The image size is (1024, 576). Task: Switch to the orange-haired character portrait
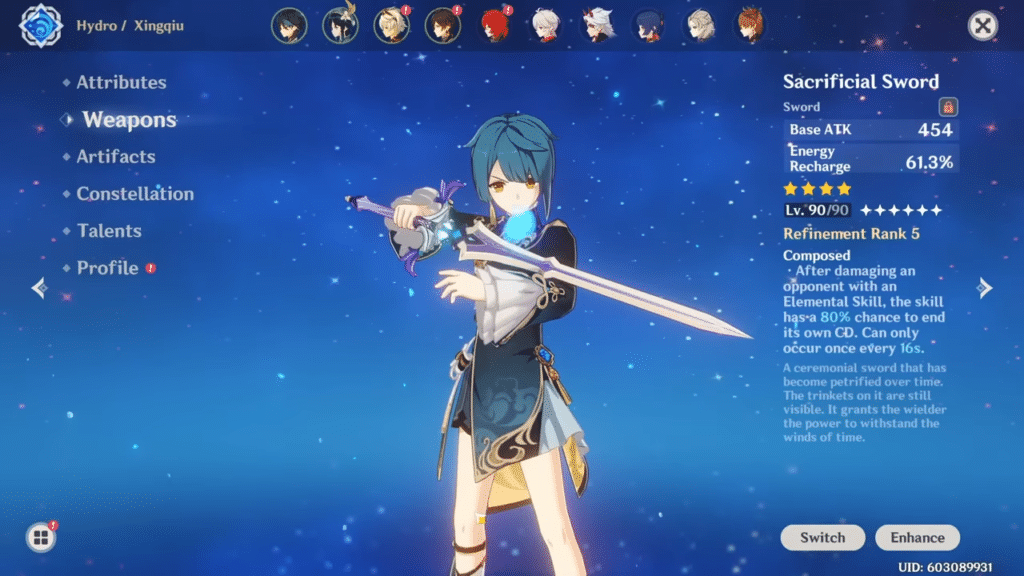pos(750,26)
